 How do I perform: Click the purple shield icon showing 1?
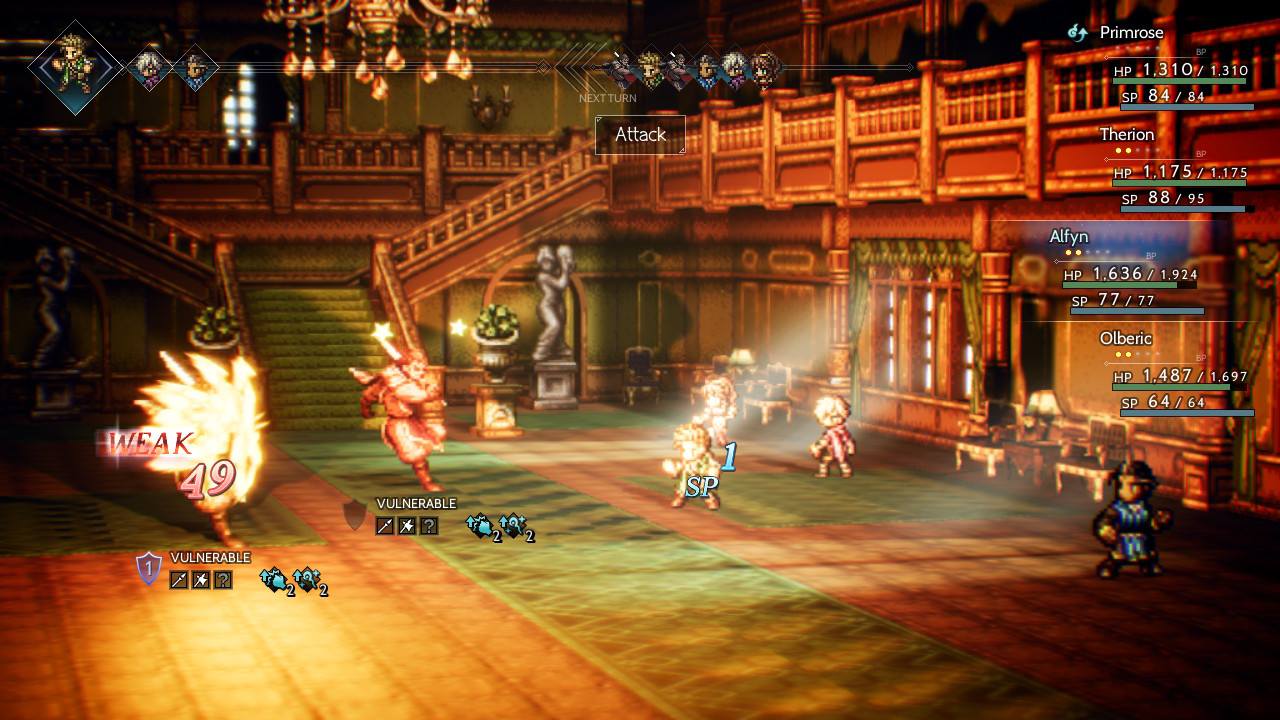pos(148,568)
